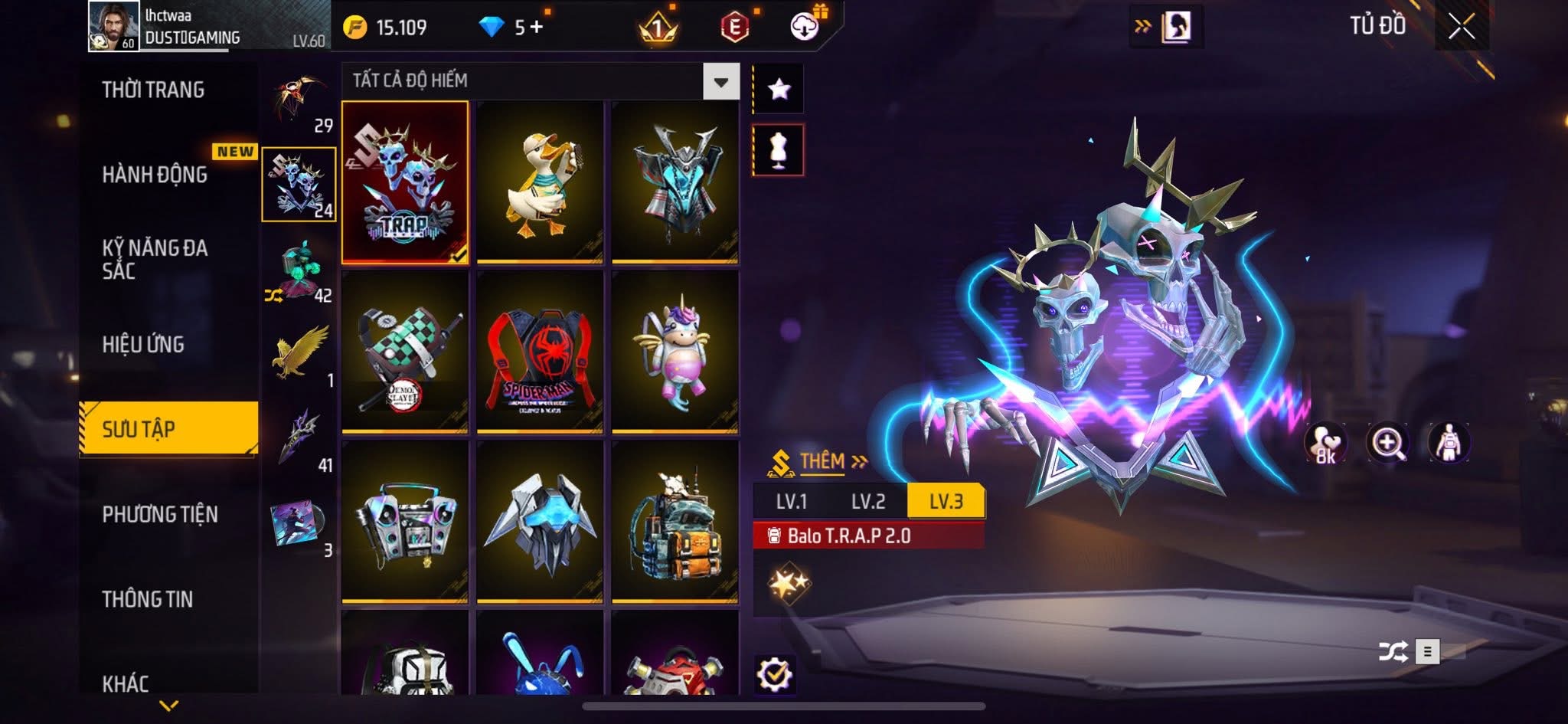Toggle the star favorites filter
This screenshot has width=1568, height=724.
point(779,89)
